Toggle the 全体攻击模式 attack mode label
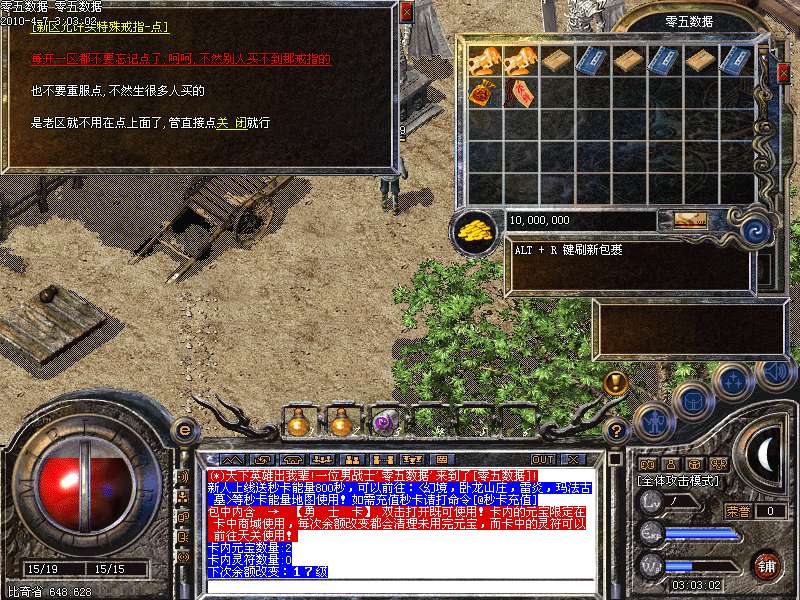800x600 pixels. click(x=677, y=481)
